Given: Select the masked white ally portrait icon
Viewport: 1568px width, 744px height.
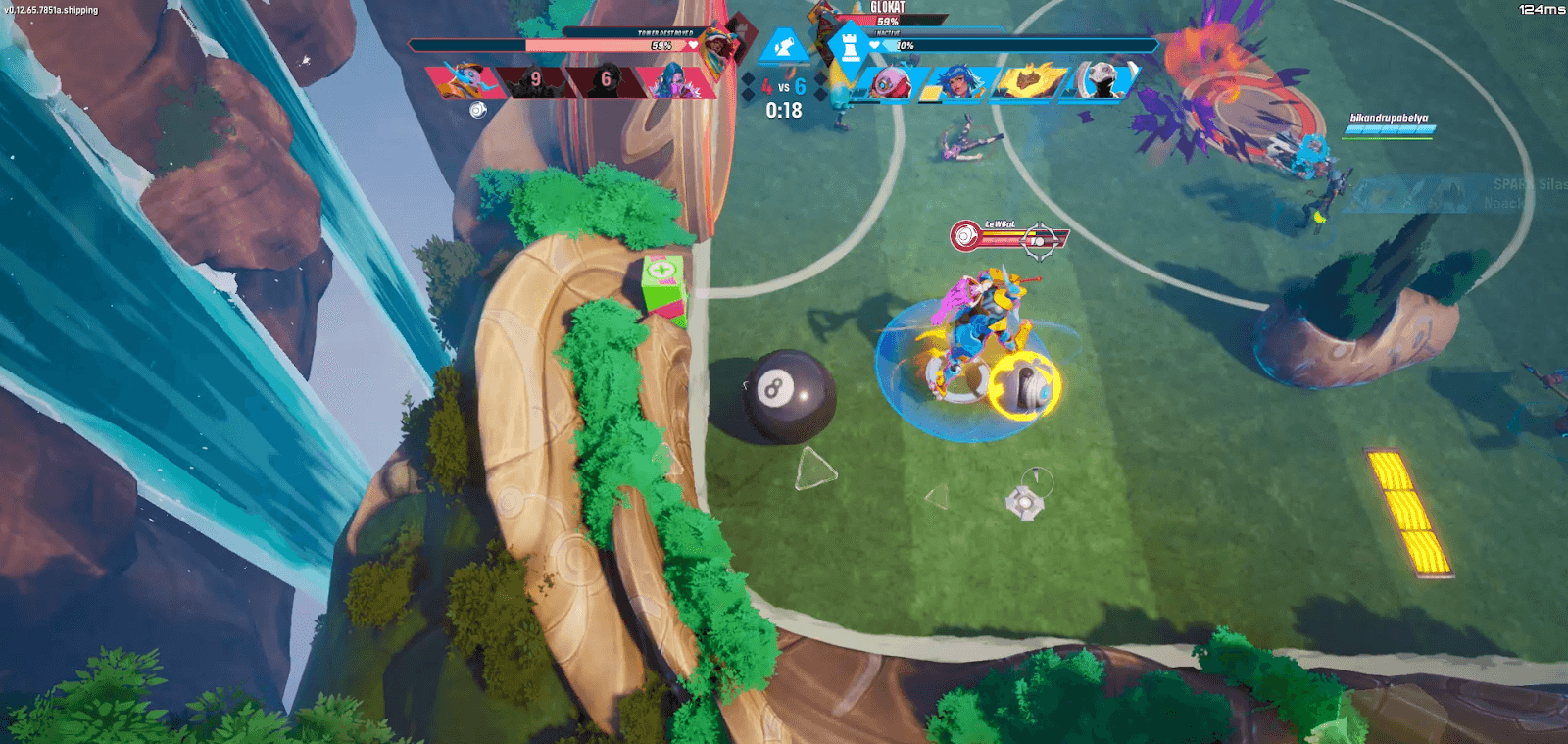Looking at the screenshot, I should click(x=1101, y=83).
